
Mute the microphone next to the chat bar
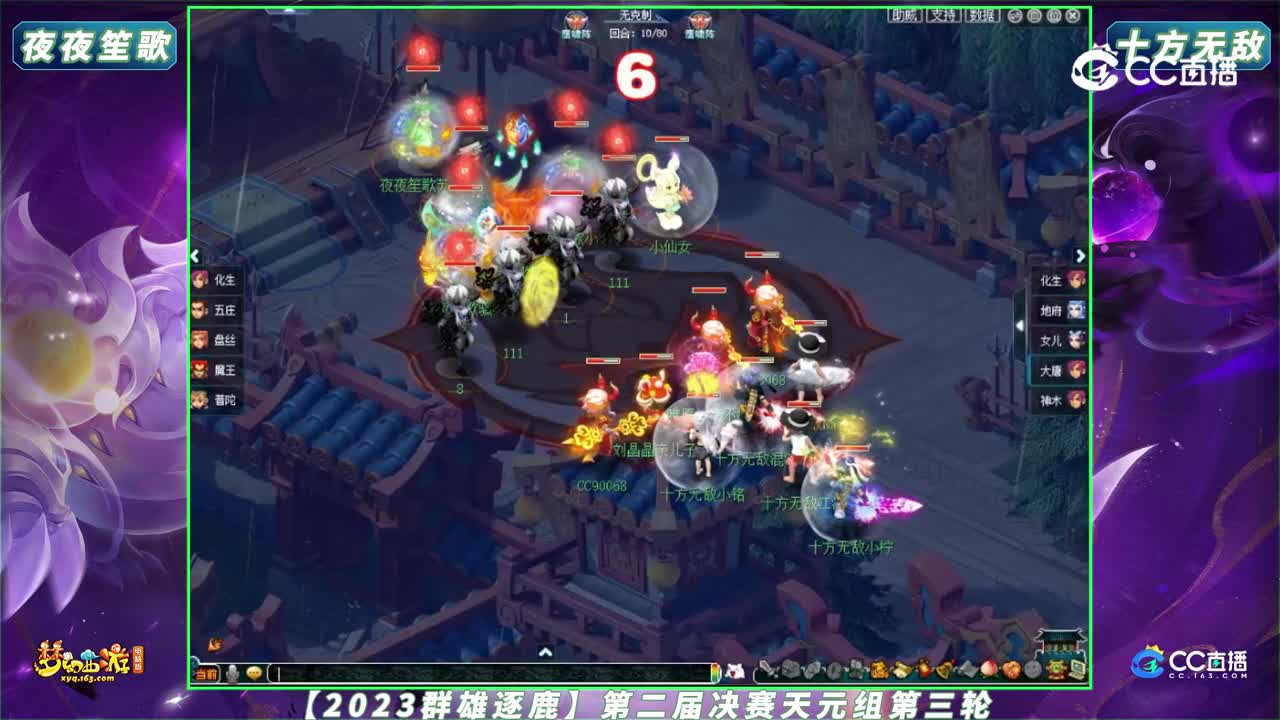click(x=232, y=672)
